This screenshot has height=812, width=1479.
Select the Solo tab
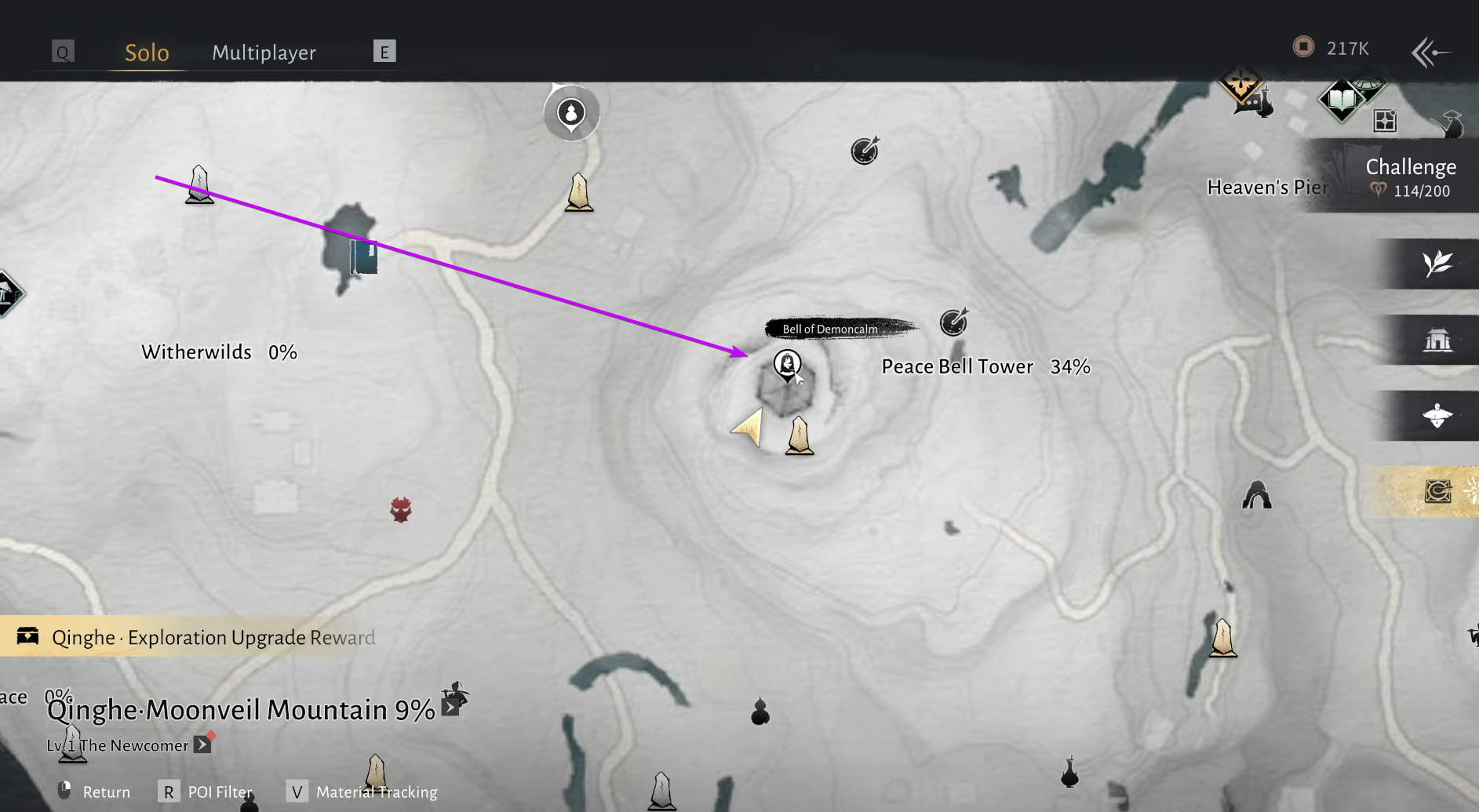[146, 52]
